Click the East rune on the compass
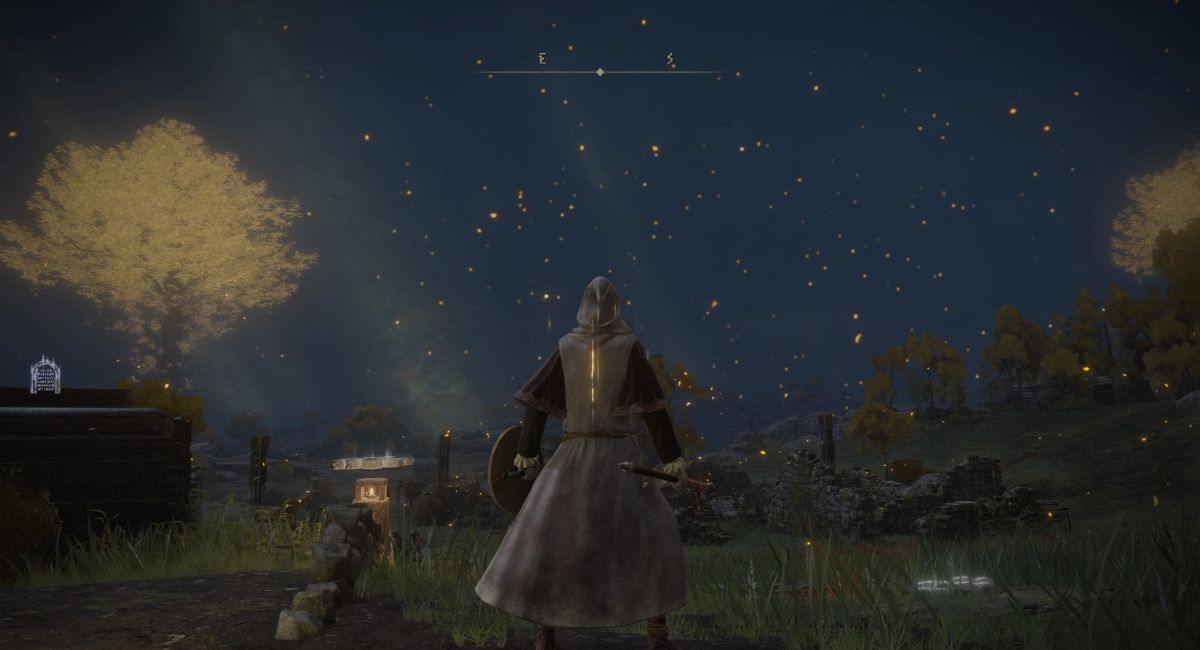This screenshot has width=1200, height=650. click(542, 60)
